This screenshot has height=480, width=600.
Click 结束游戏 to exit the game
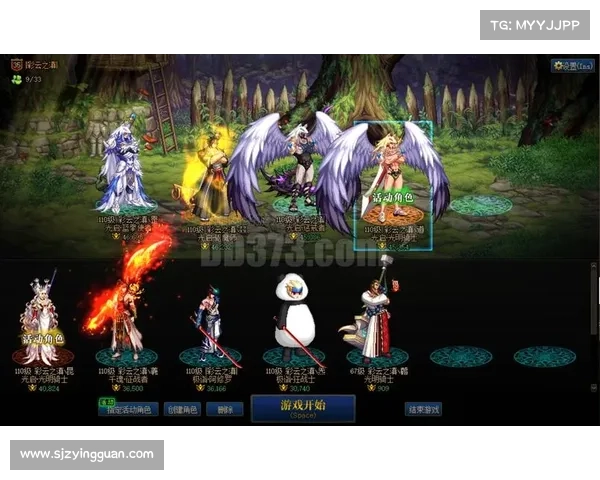423,409
